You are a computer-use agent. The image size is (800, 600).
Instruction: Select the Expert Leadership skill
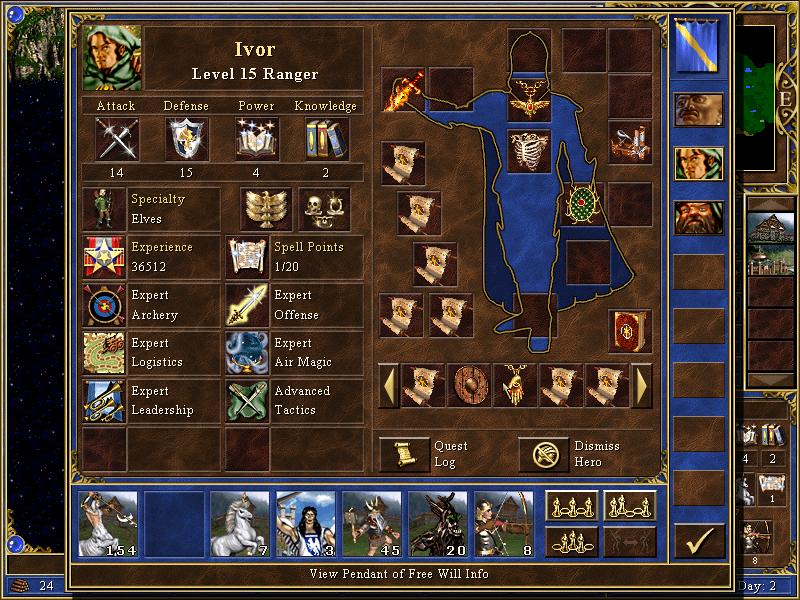104,401
